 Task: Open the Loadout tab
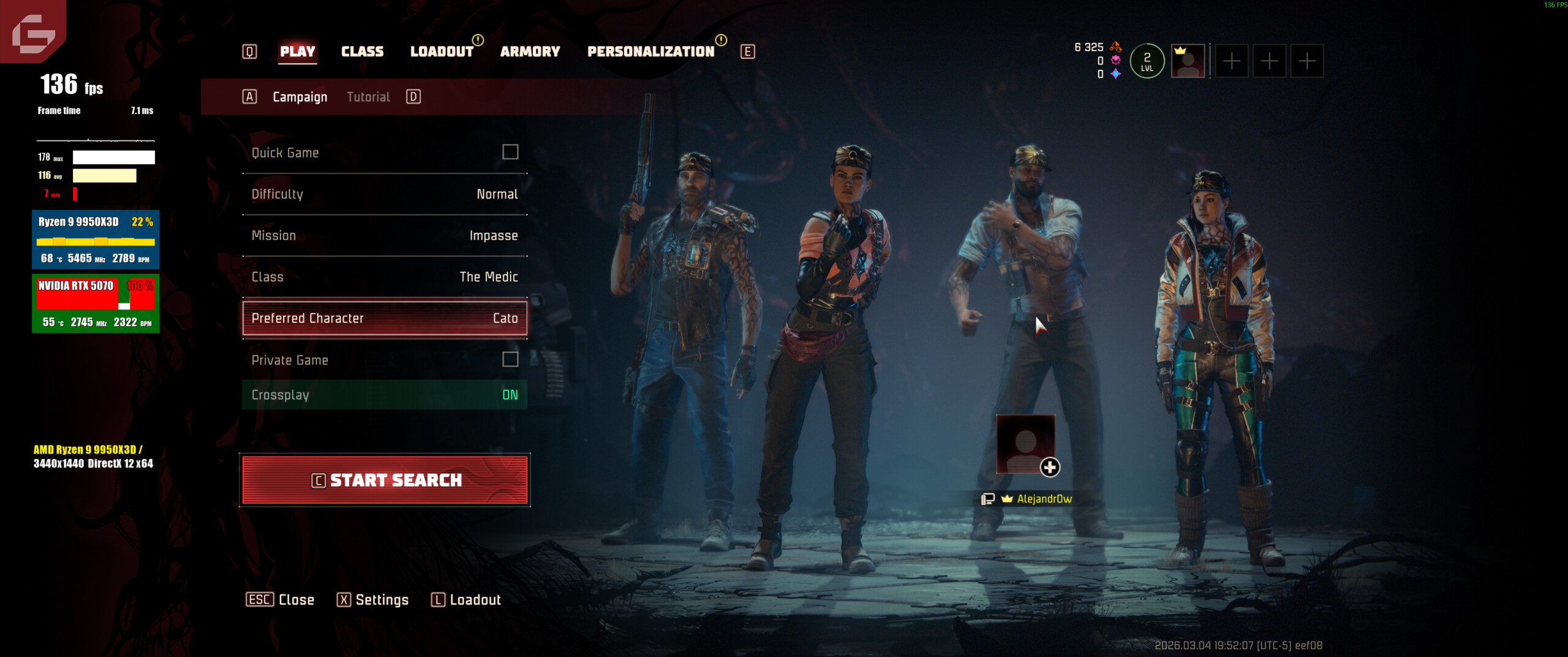tap(441, 51)
